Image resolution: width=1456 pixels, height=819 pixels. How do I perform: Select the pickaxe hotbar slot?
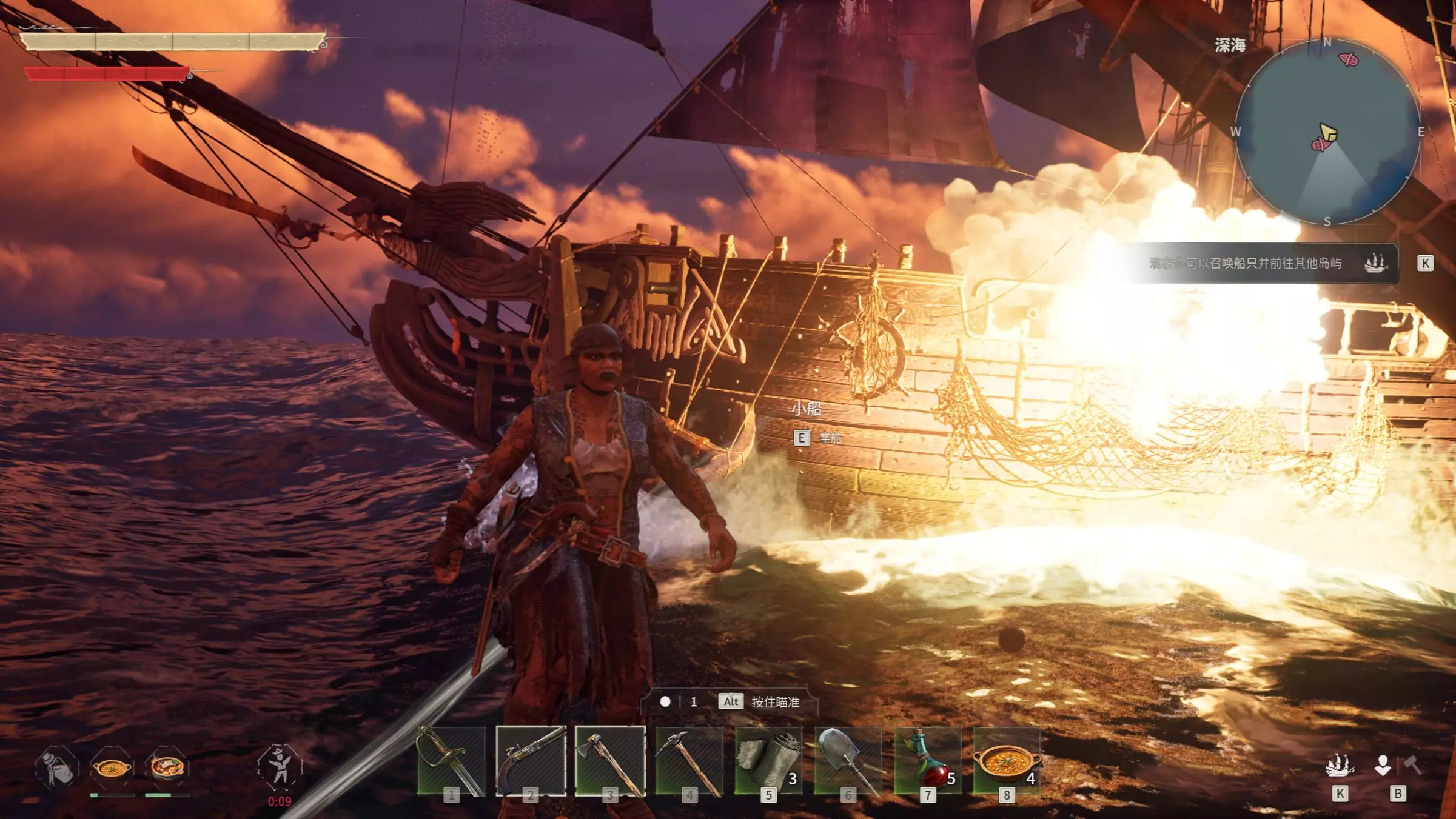tap(689, 761)
